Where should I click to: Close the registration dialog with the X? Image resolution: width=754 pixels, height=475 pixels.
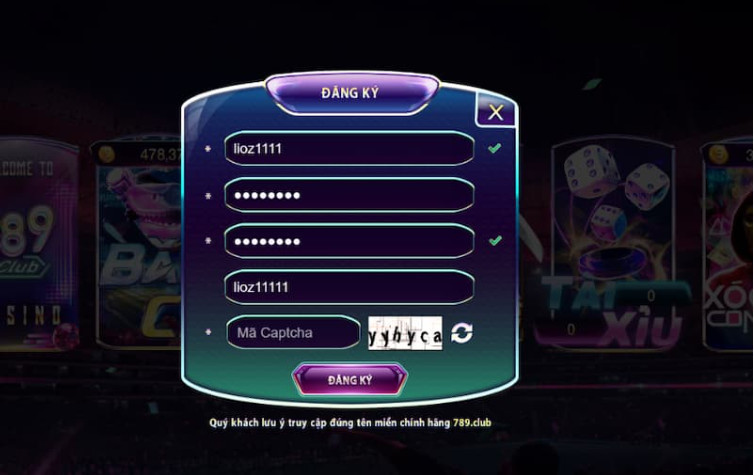(x=495, y=112)
